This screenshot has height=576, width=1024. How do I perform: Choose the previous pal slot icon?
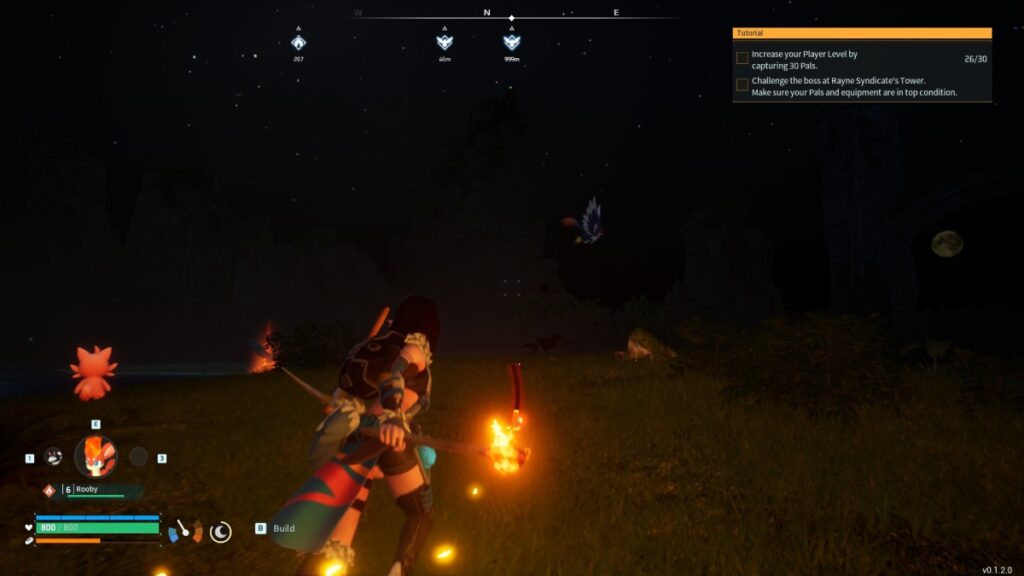pos(53,456)
